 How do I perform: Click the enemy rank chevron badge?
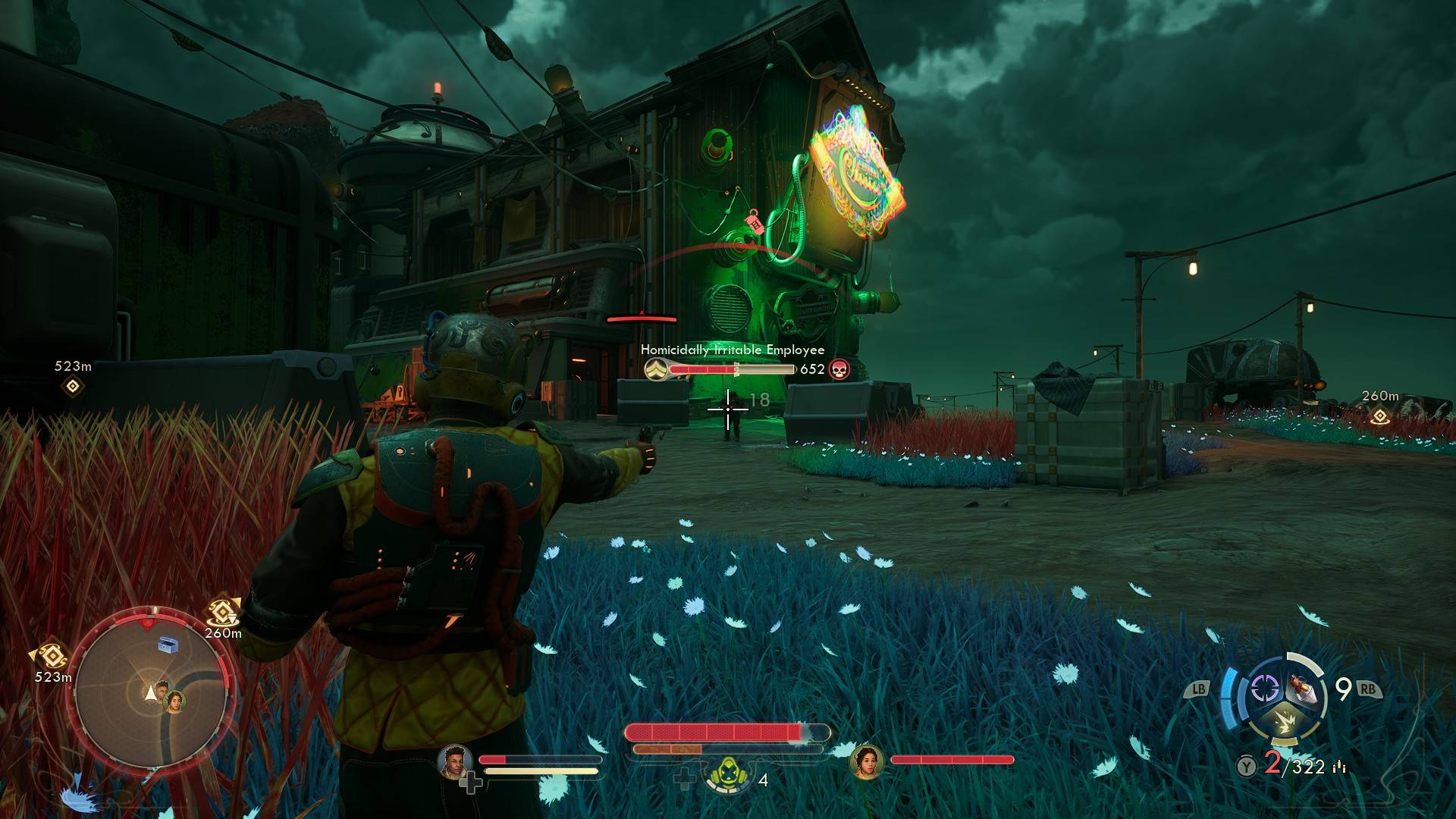click(x=654, y=369)
